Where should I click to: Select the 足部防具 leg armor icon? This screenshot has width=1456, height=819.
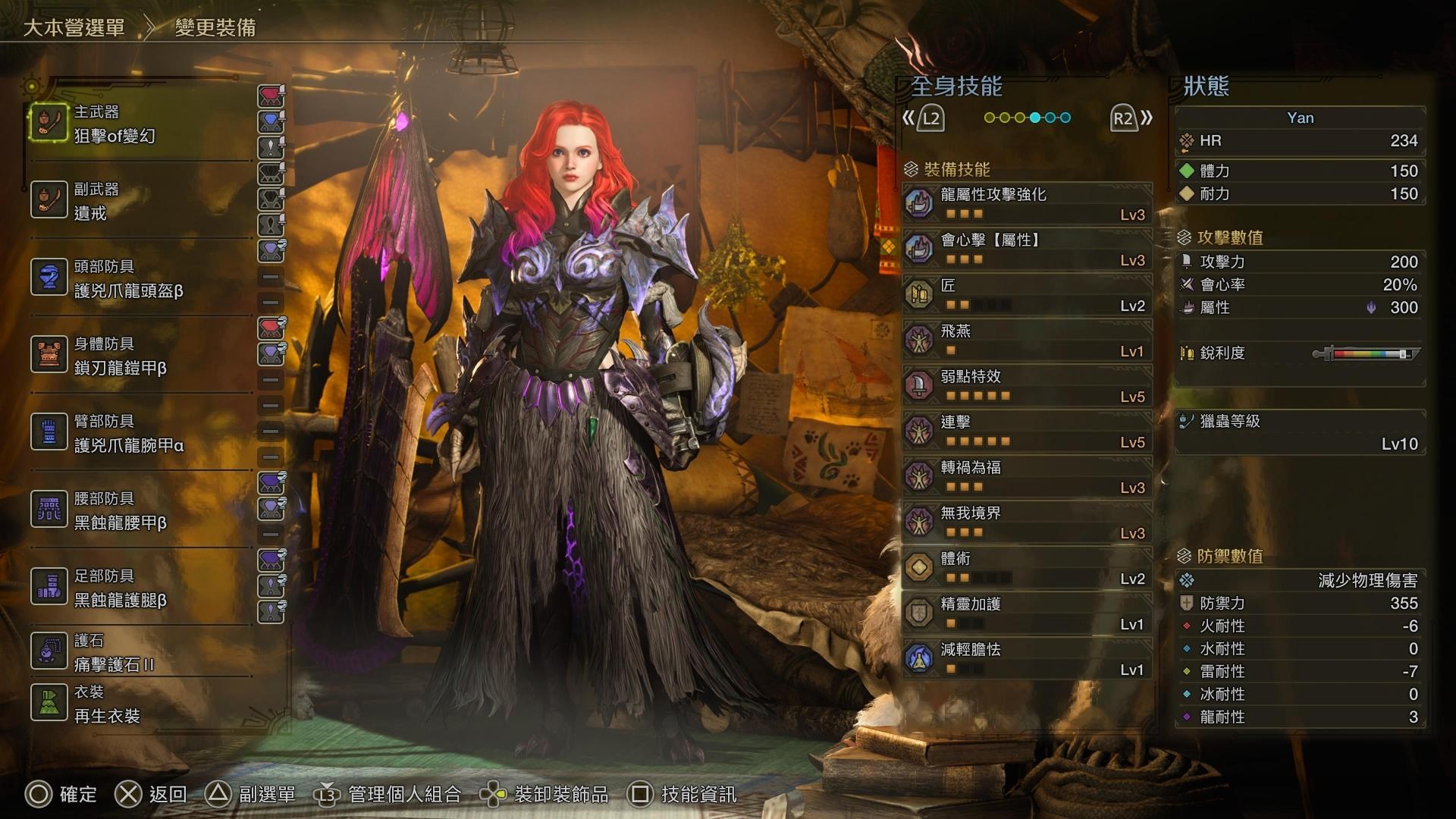tap(49, 585)
